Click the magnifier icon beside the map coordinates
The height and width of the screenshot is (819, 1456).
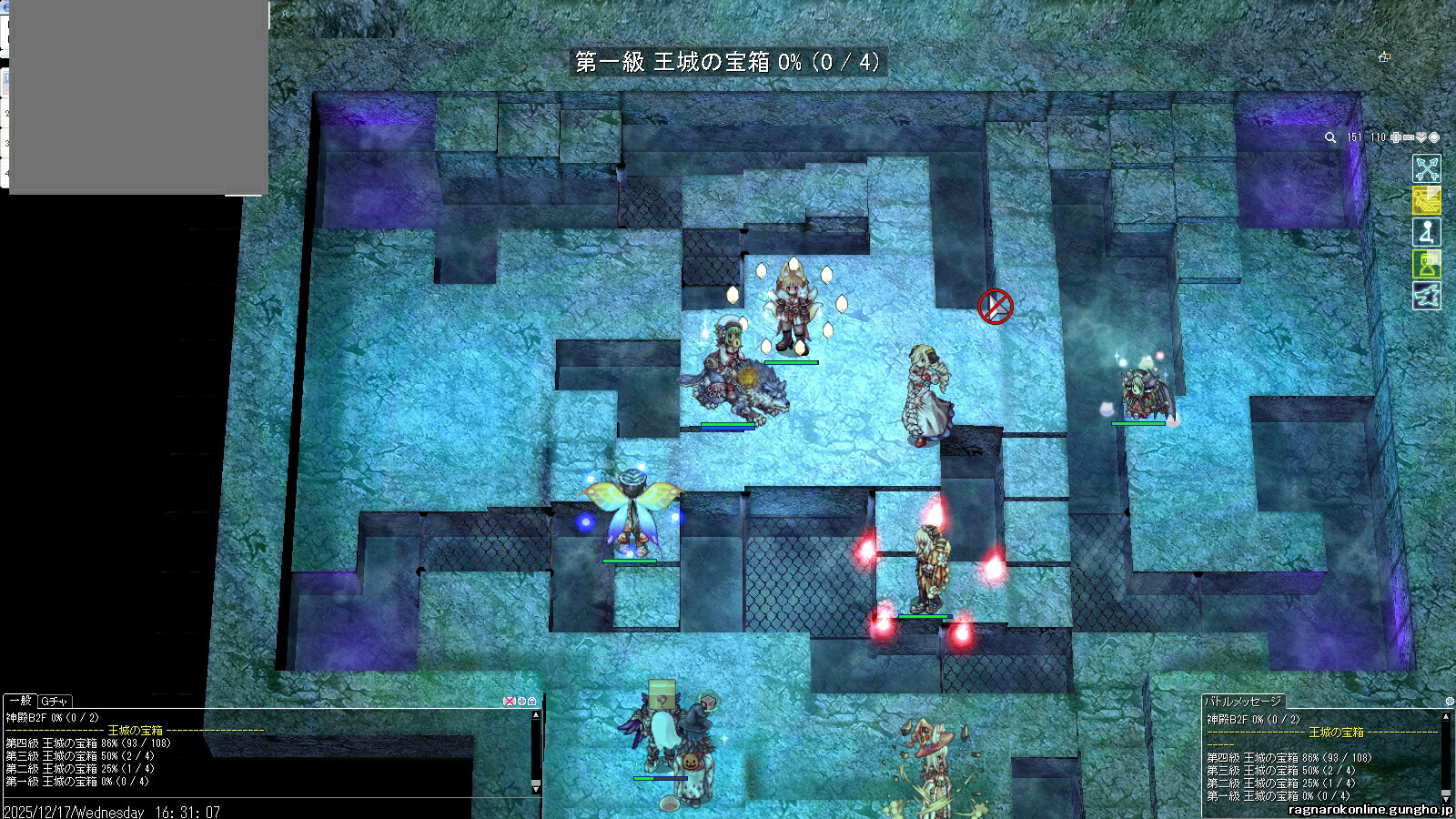(x=1330, y=137)
